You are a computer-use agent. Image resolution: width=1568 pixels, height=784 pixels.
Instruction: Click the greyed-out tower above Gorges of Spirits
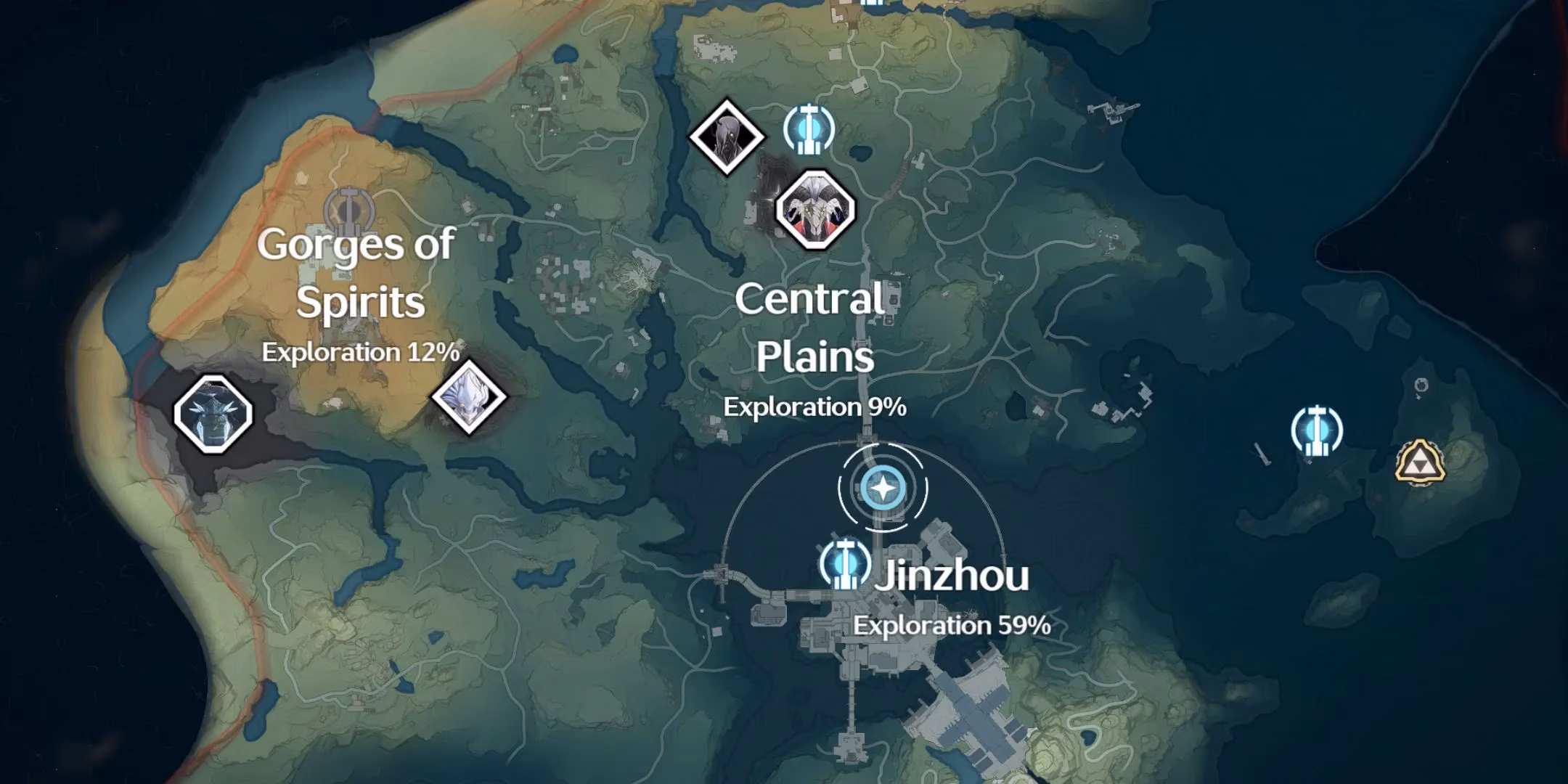(348, 210)
